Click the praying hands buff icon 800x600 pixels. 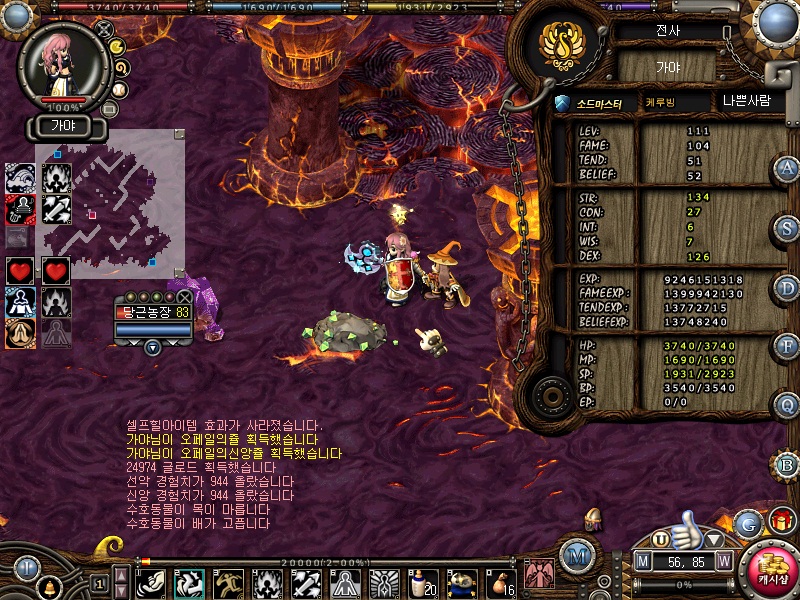(x=21, y=333)
